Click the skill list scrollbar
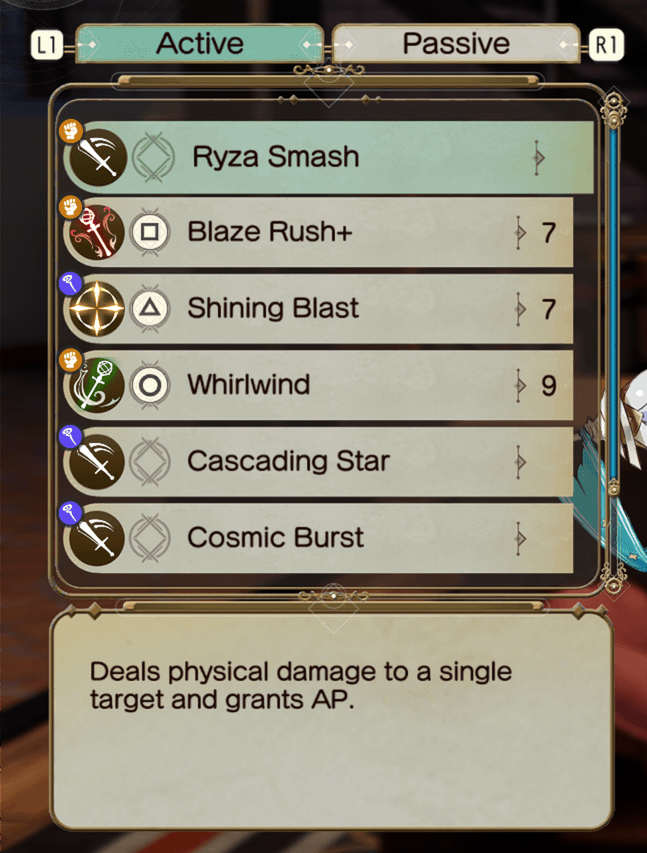647x853 pixels. tap(613, 340)
